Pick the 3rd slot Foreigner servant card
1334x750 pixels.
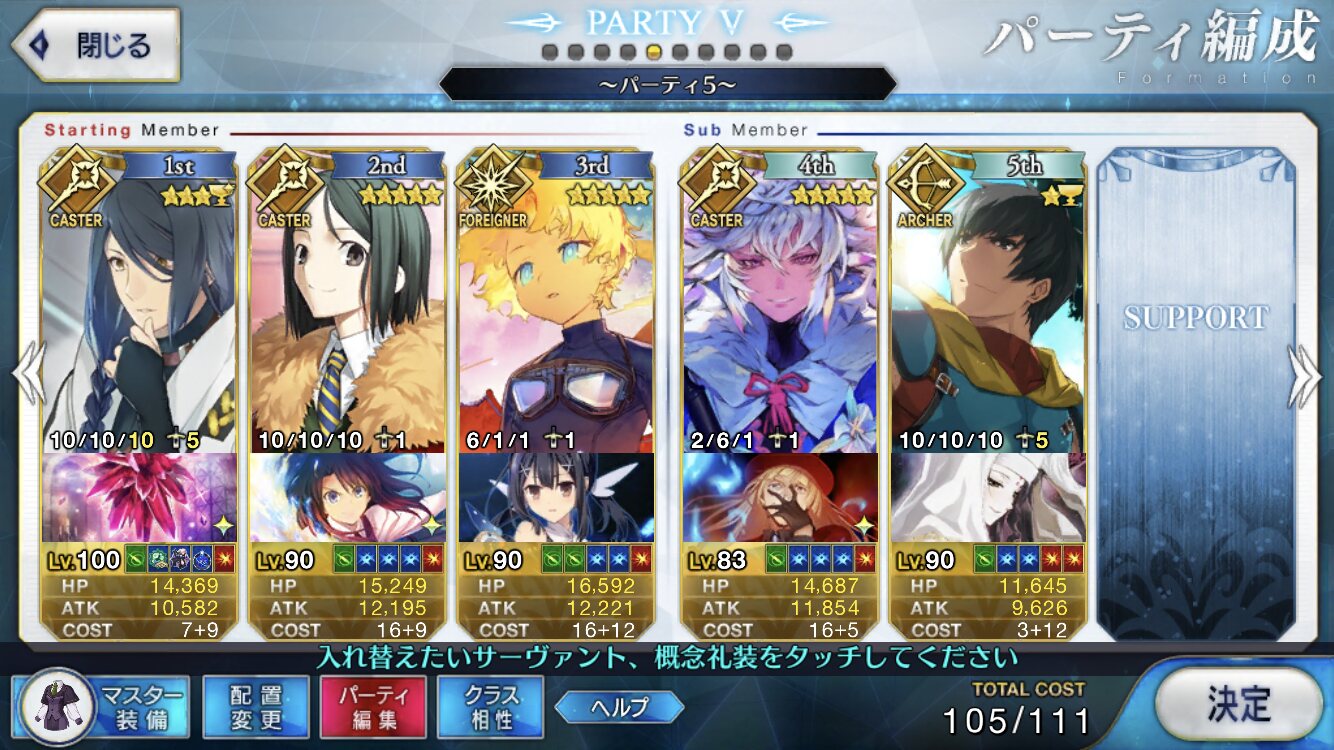[556, 310]
